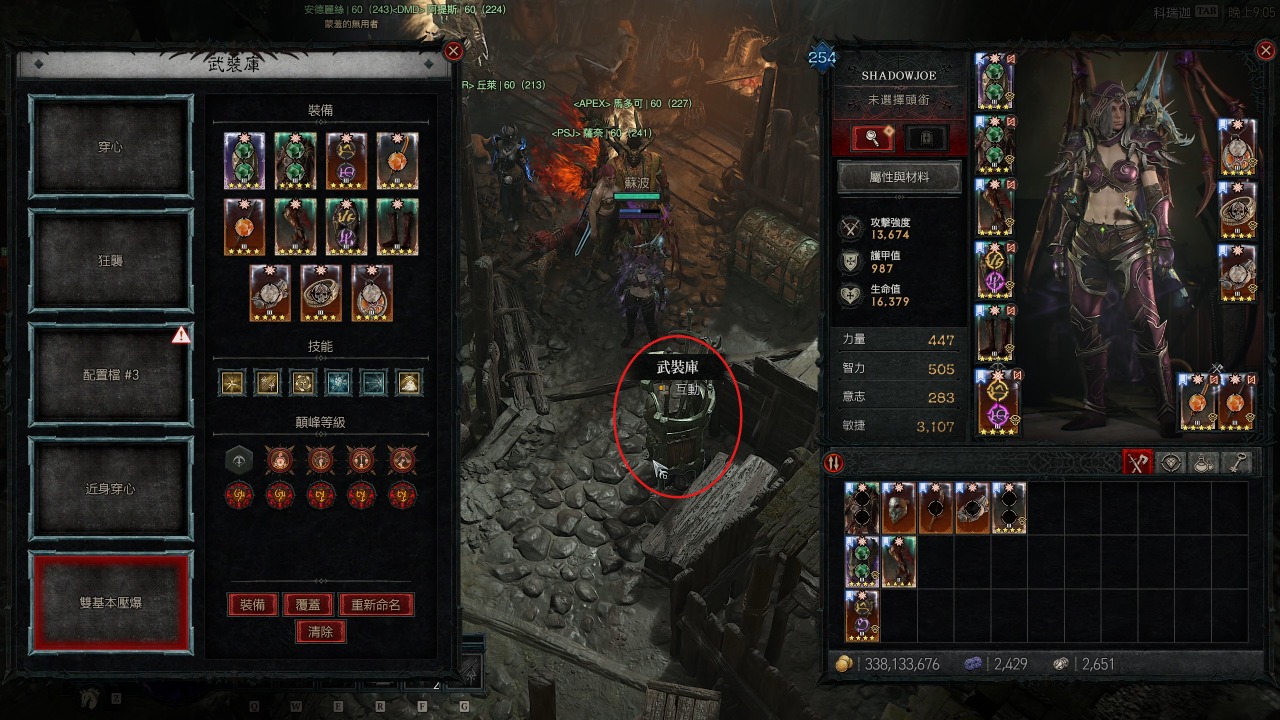The height and width of the screenshot is (720, 1280).
Task: Open the 配置檔 #3 loadout
Action: (110, 375)
